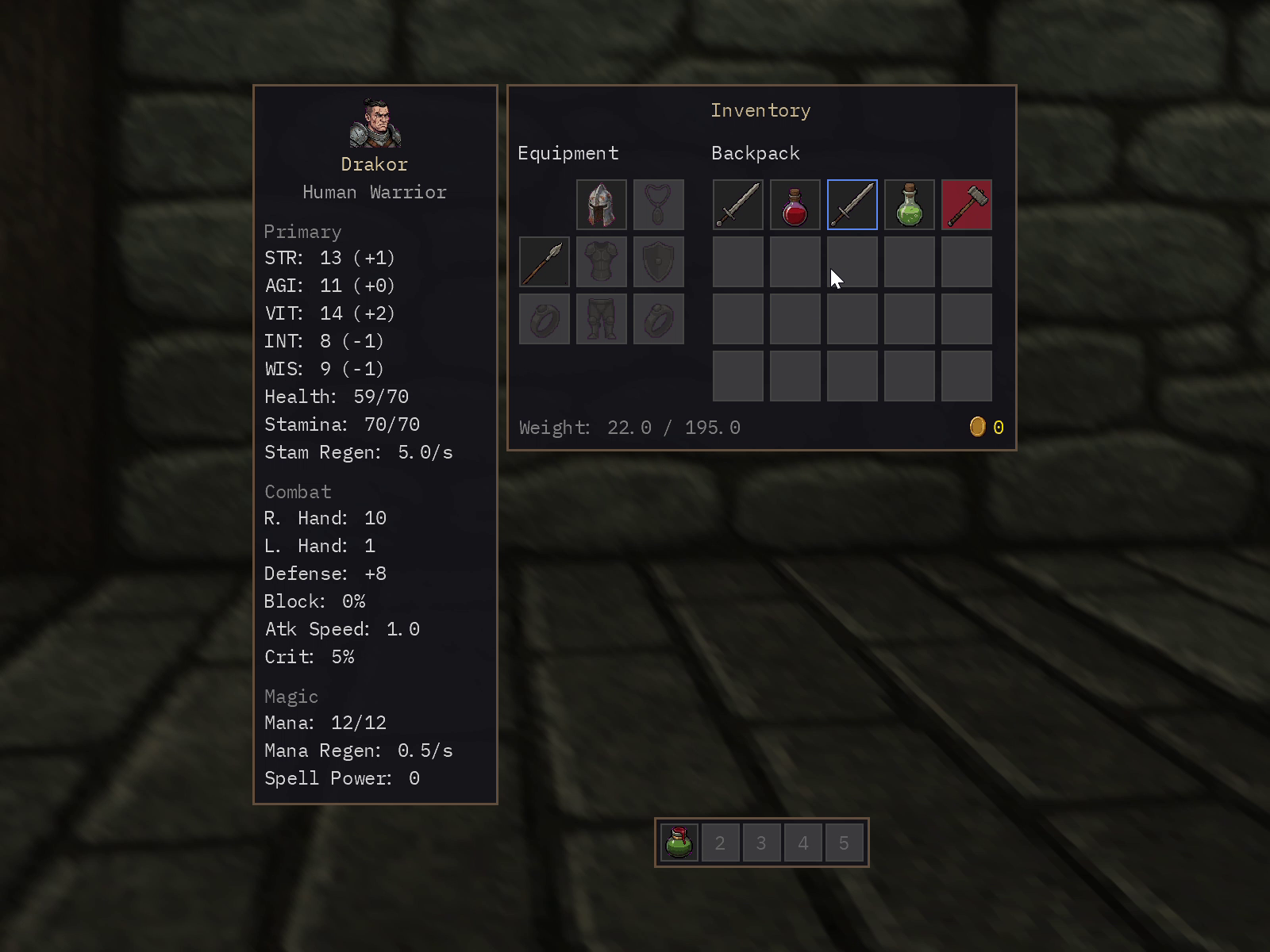Image resolution: width=1270 pixels, height=952 pixels.
Task: Pick up the green potion from backpack
Action: [x=909, y=204]
